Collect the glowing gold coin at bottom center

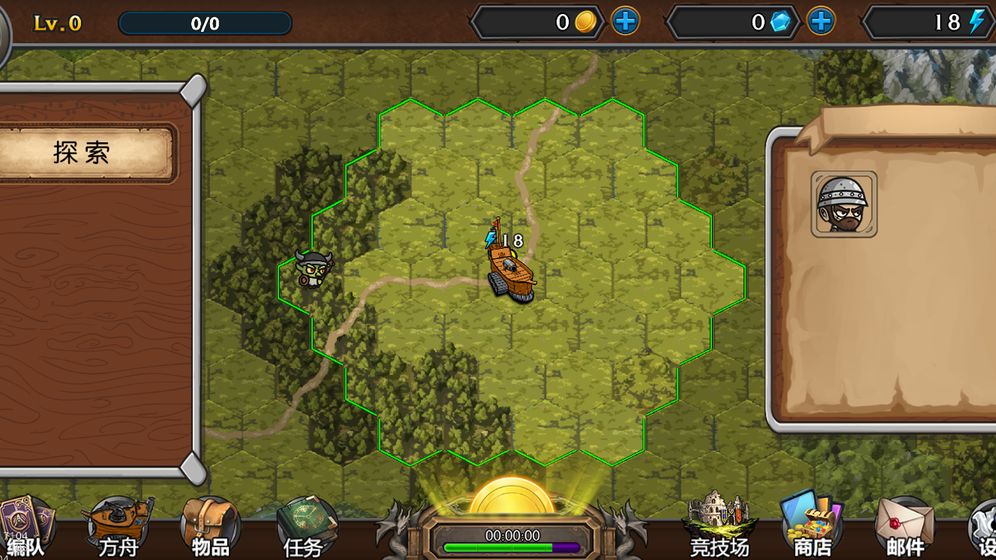tap(512, 497)
